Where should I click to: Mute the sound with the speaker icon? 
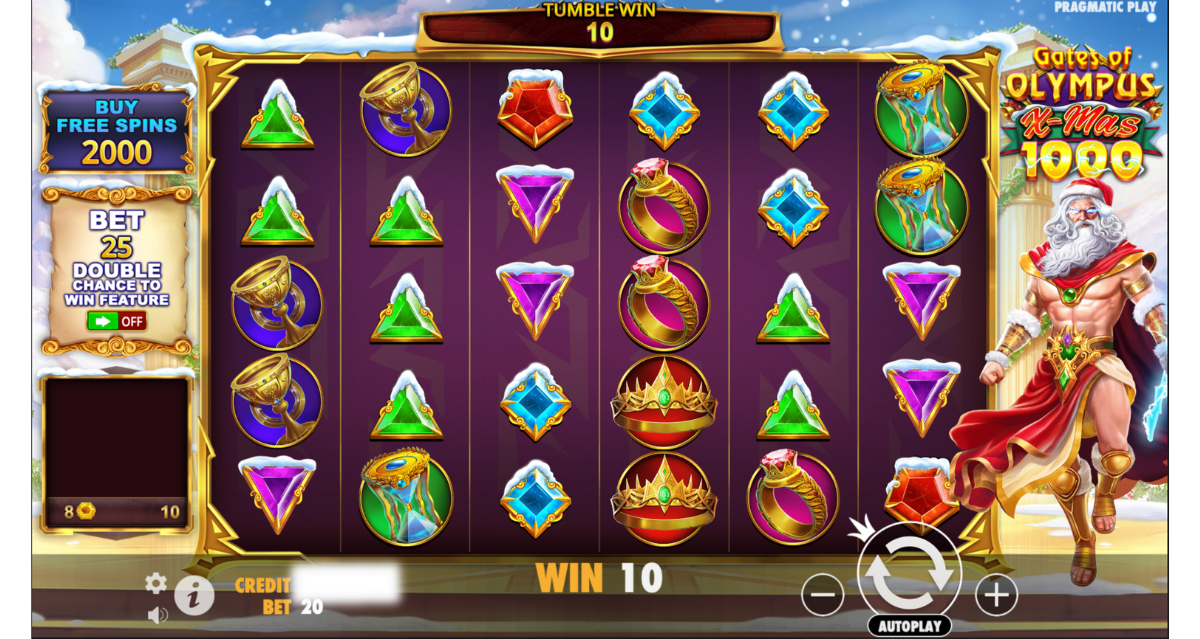pos(157,614)
